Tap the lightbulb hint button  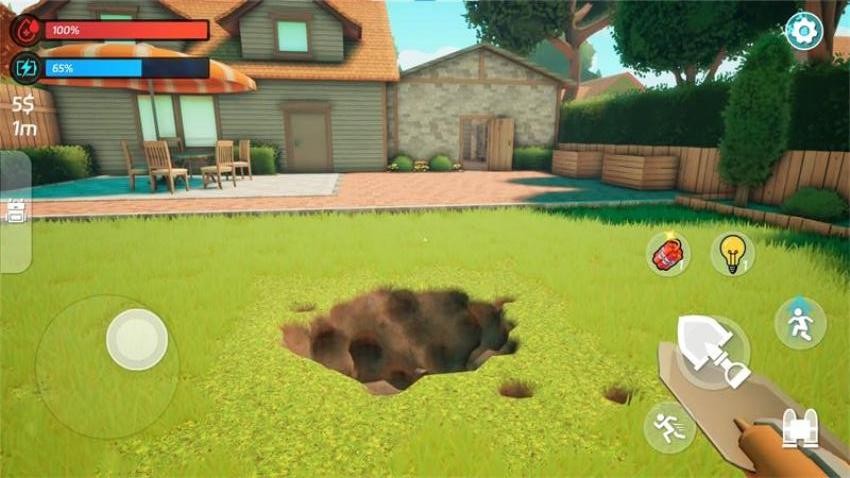(733, 253)
